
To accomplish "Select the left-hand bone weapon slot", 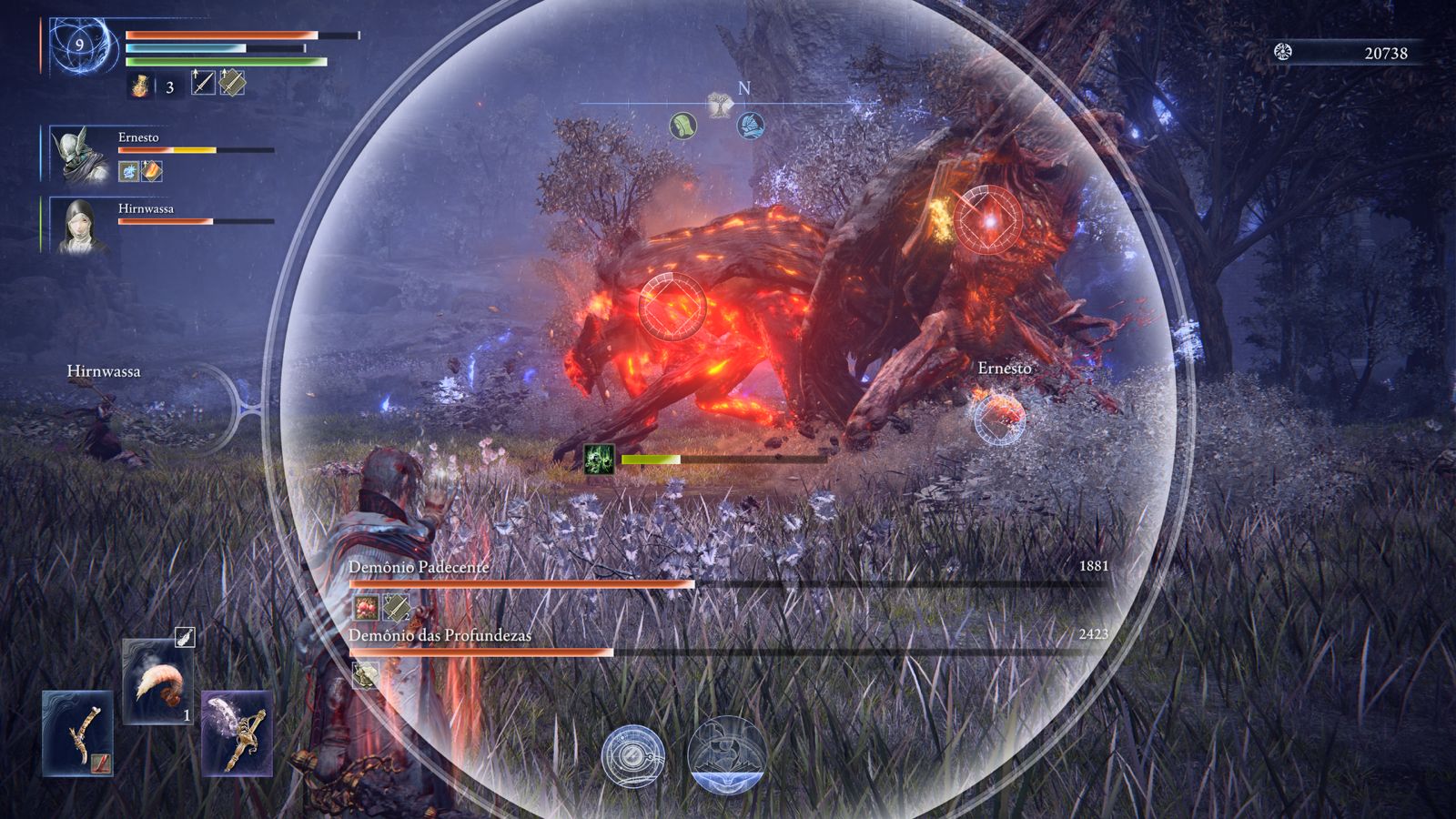I will [x=77, y=733].
